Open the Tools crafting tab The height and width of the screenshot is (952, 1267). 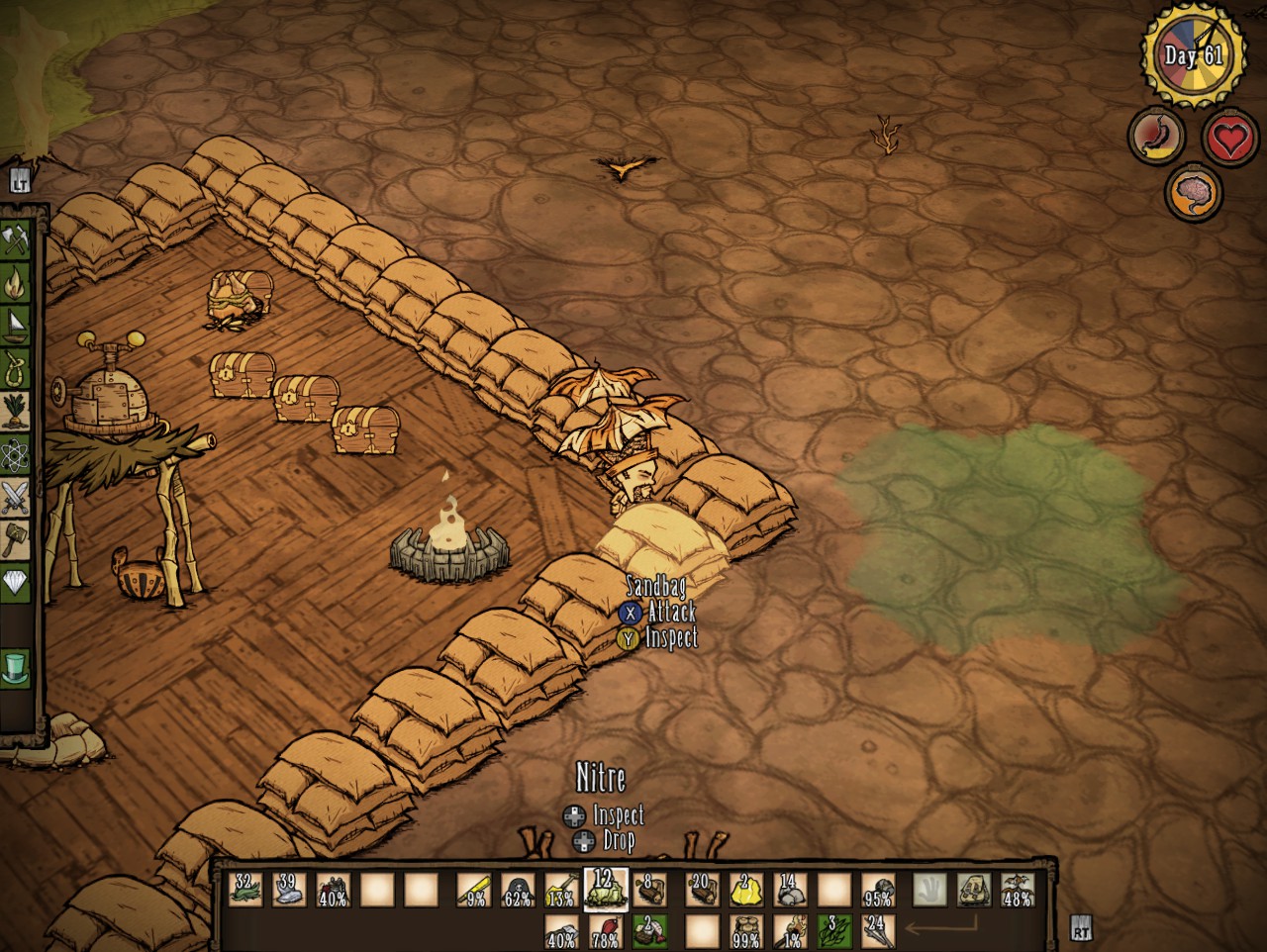pyautogui.click(x=16, y=239)
